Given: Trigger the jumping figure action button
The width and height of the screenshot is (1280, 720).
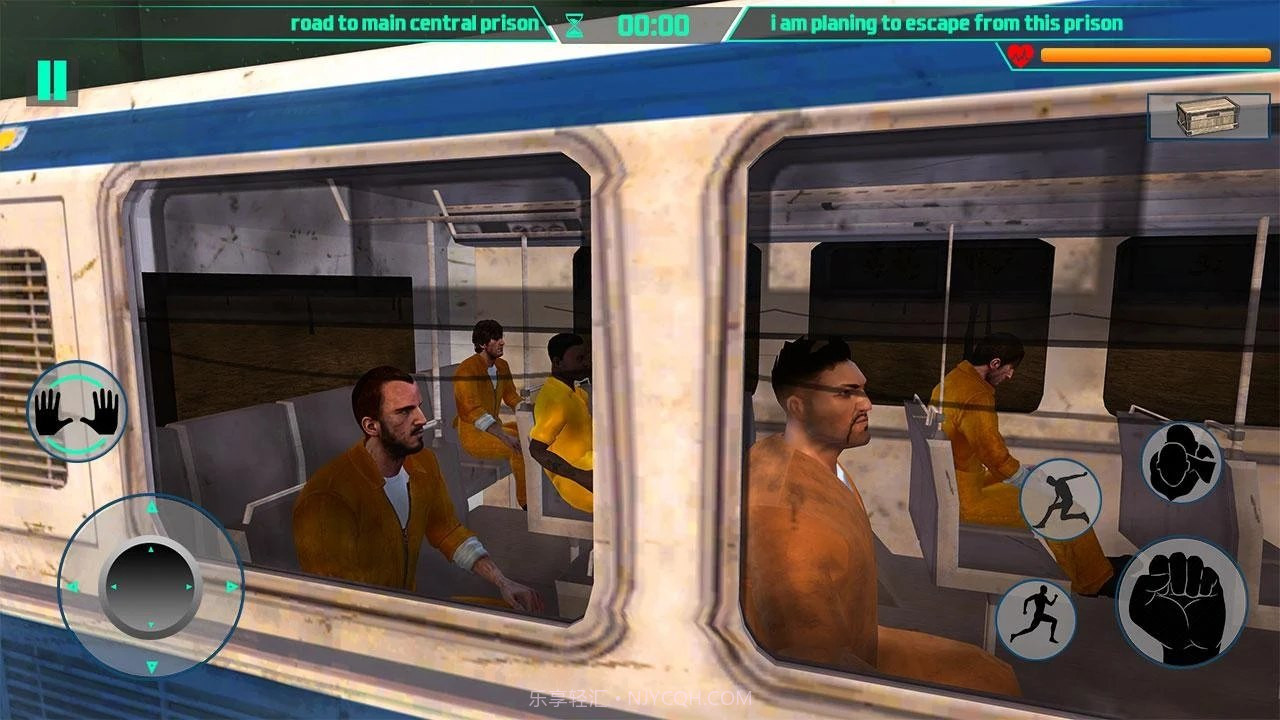Looking at the screenshot, I should 1060,500.
